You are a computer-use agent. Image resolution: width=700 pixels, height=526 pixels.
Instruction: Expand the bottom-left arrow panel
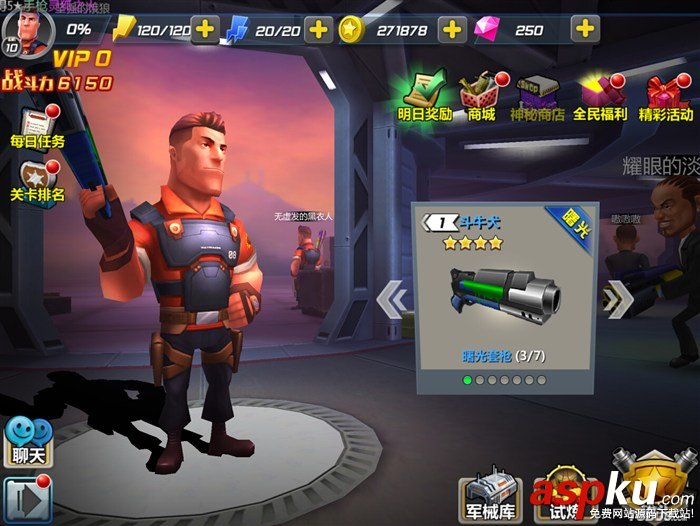pos(25,498)
